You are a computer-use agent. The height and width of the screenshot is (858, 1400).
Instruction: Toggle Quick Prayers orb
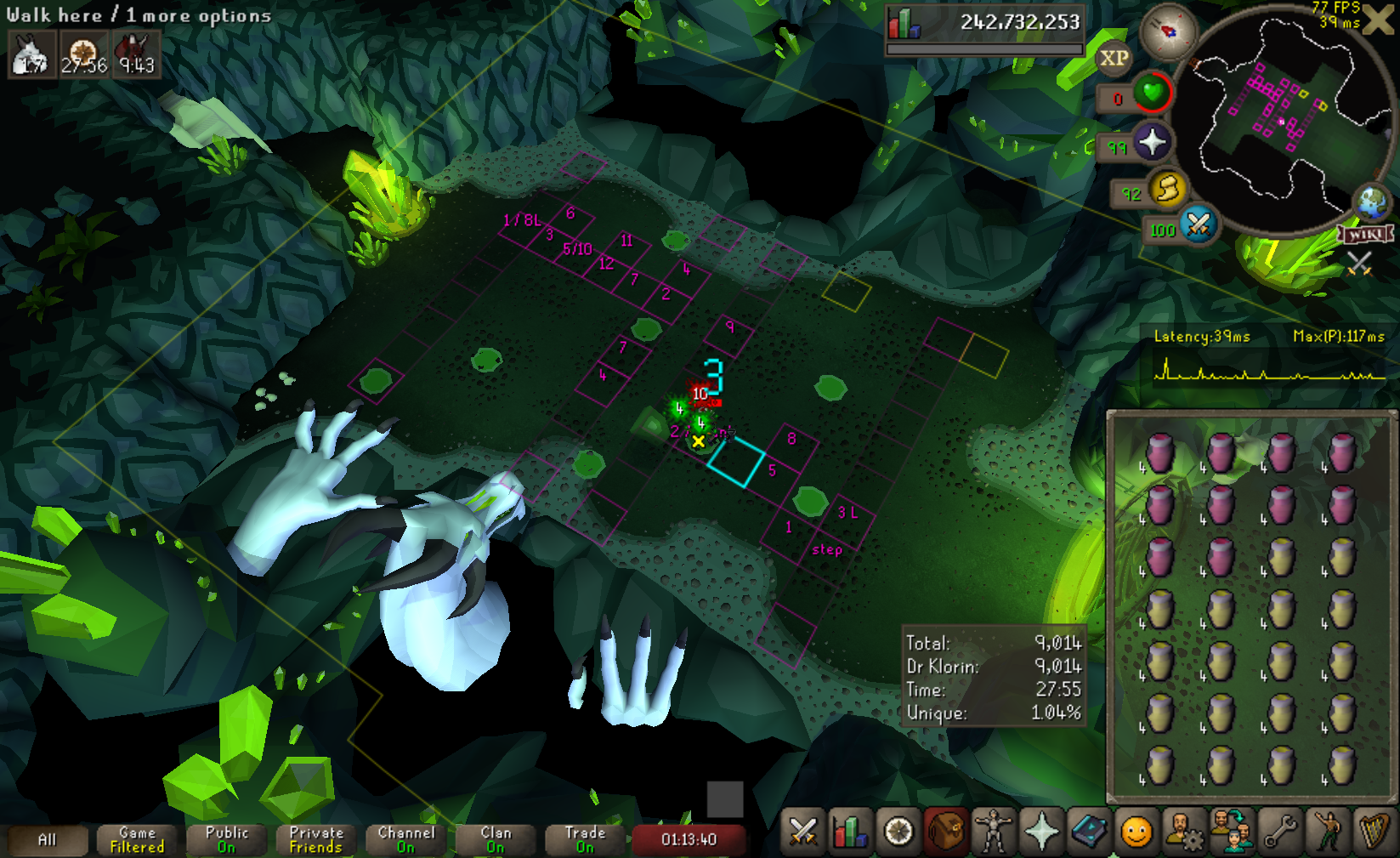click(x=1152, y=142)
